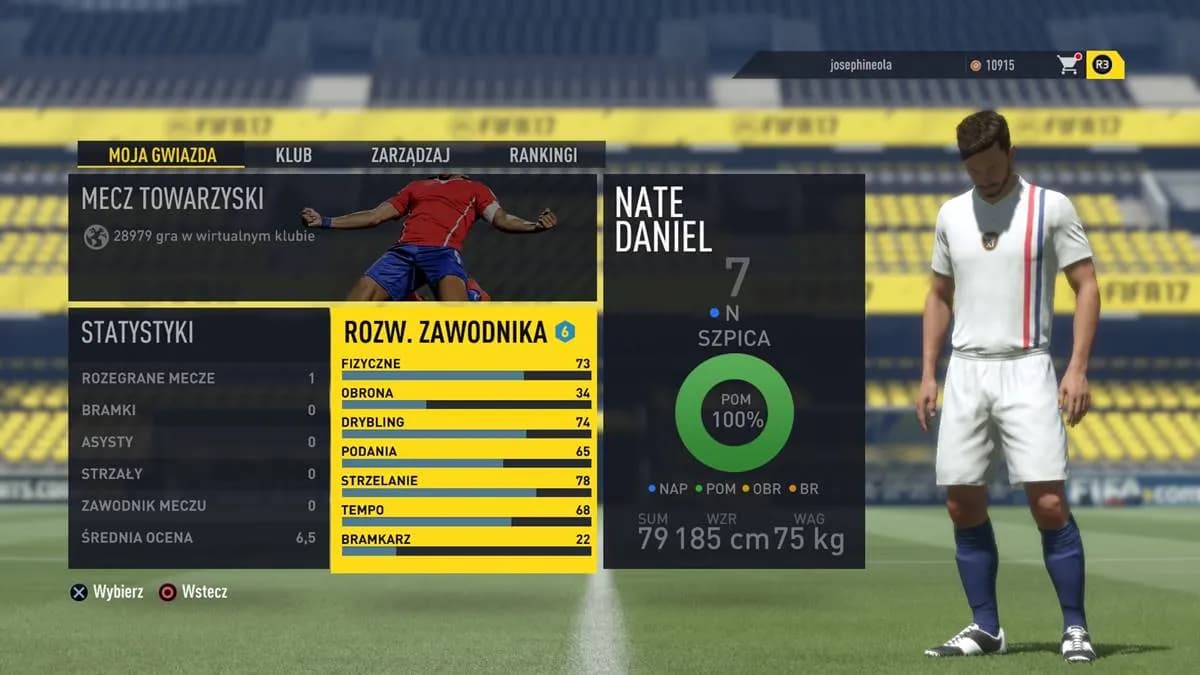Switch to the Moja Gwiazda tab
The width and height of the screenshot is (1200, 675).
click(x=160, y=155)
